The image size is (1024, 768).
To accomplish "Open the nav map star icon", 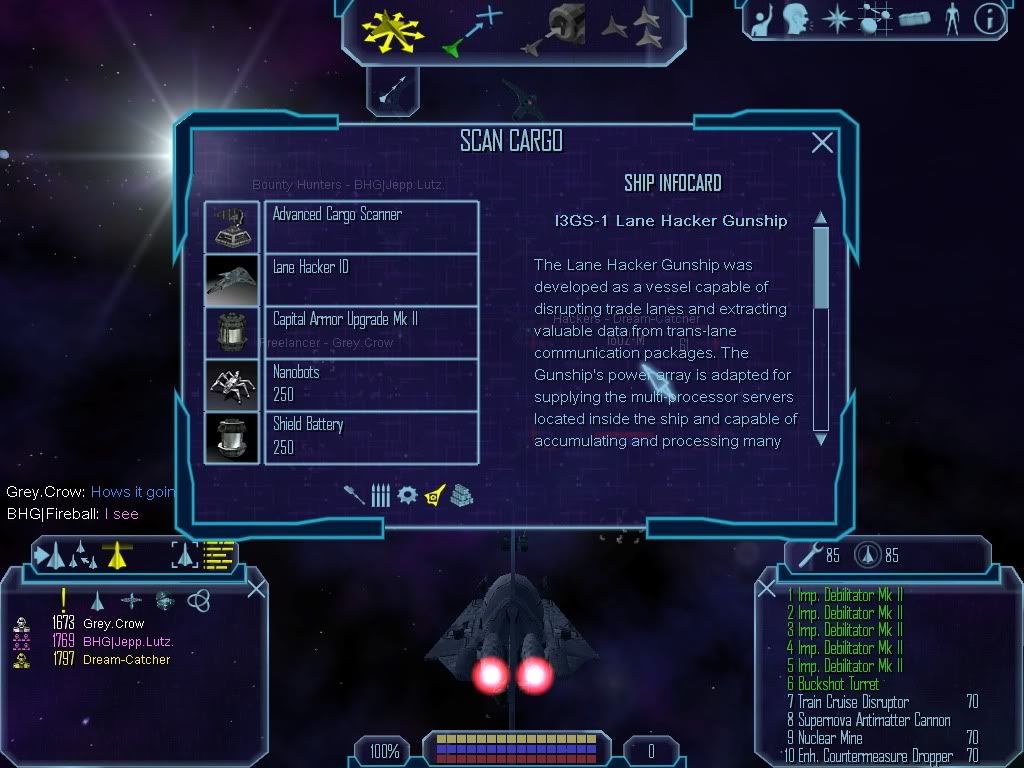I will [835, 19].
